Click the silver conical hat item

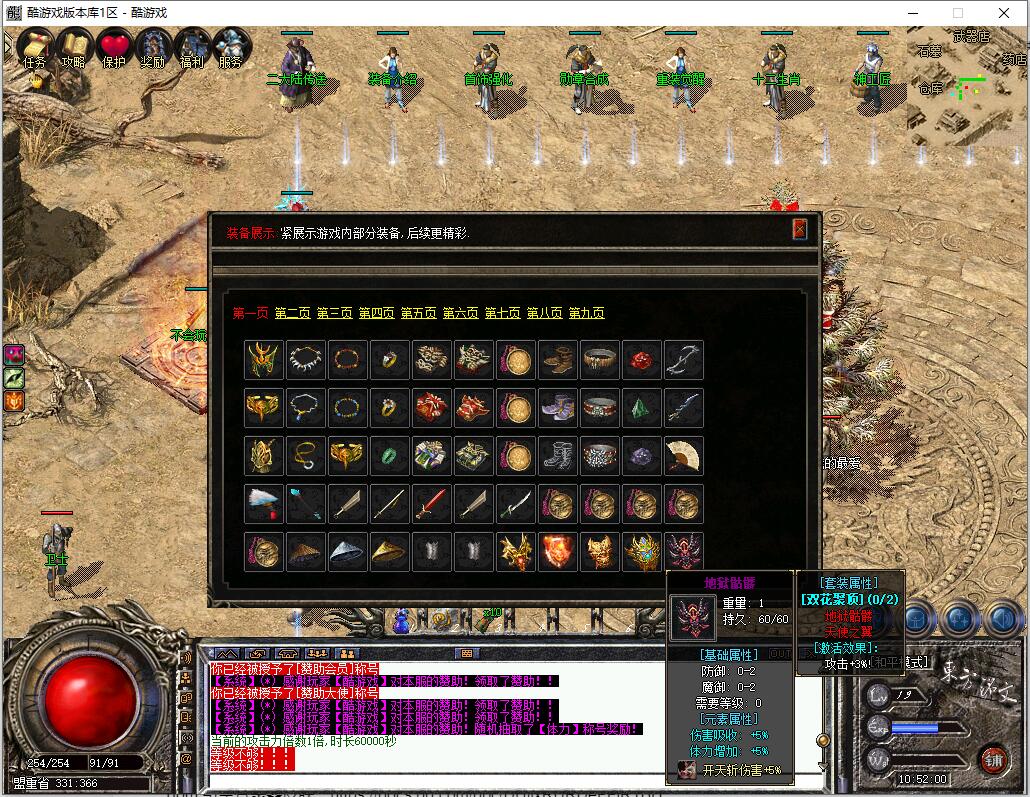coord(347,552)
